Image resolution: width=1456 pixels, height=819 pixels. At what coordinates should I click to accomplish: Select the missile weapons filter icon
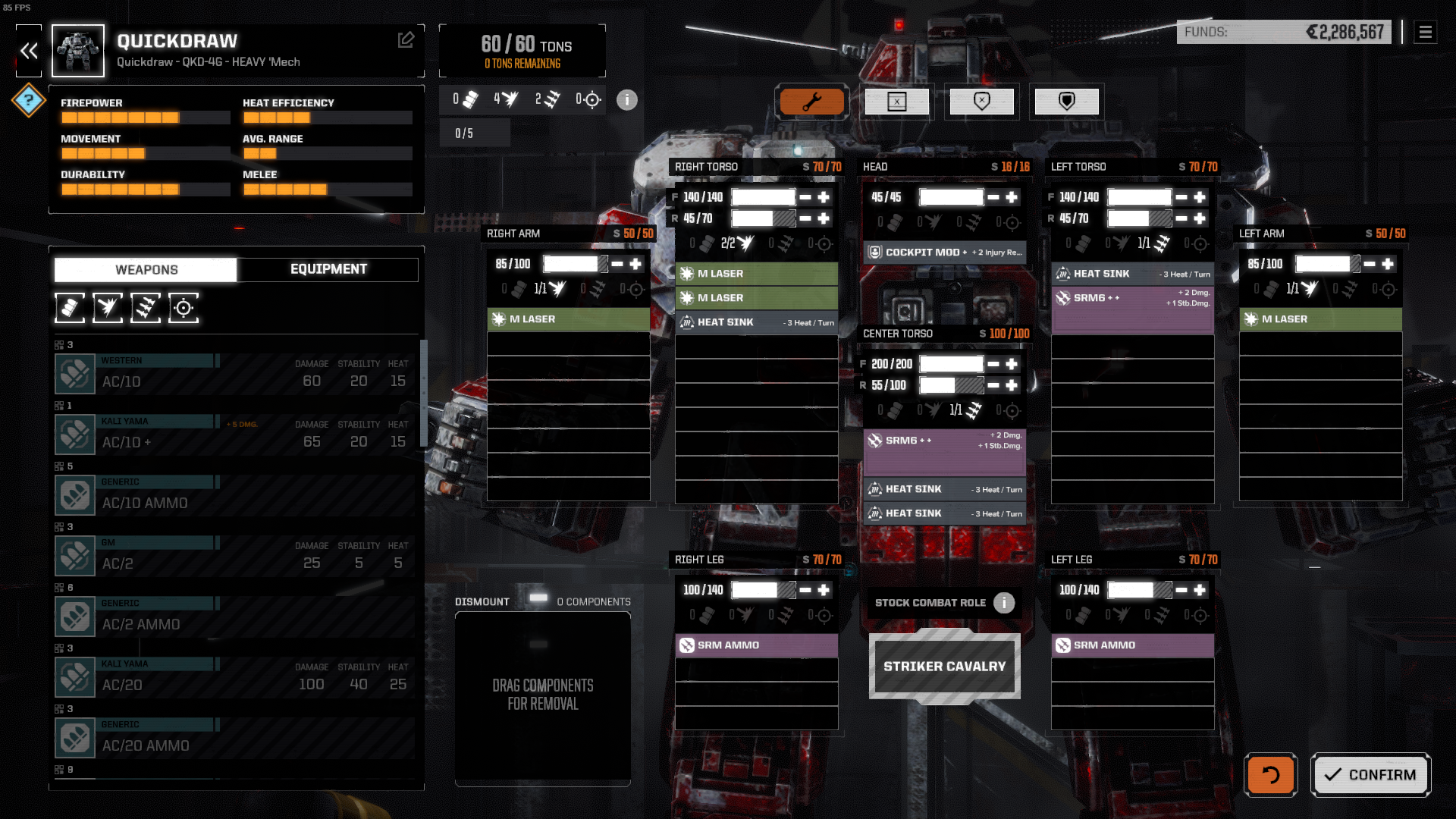click(146, 308)
